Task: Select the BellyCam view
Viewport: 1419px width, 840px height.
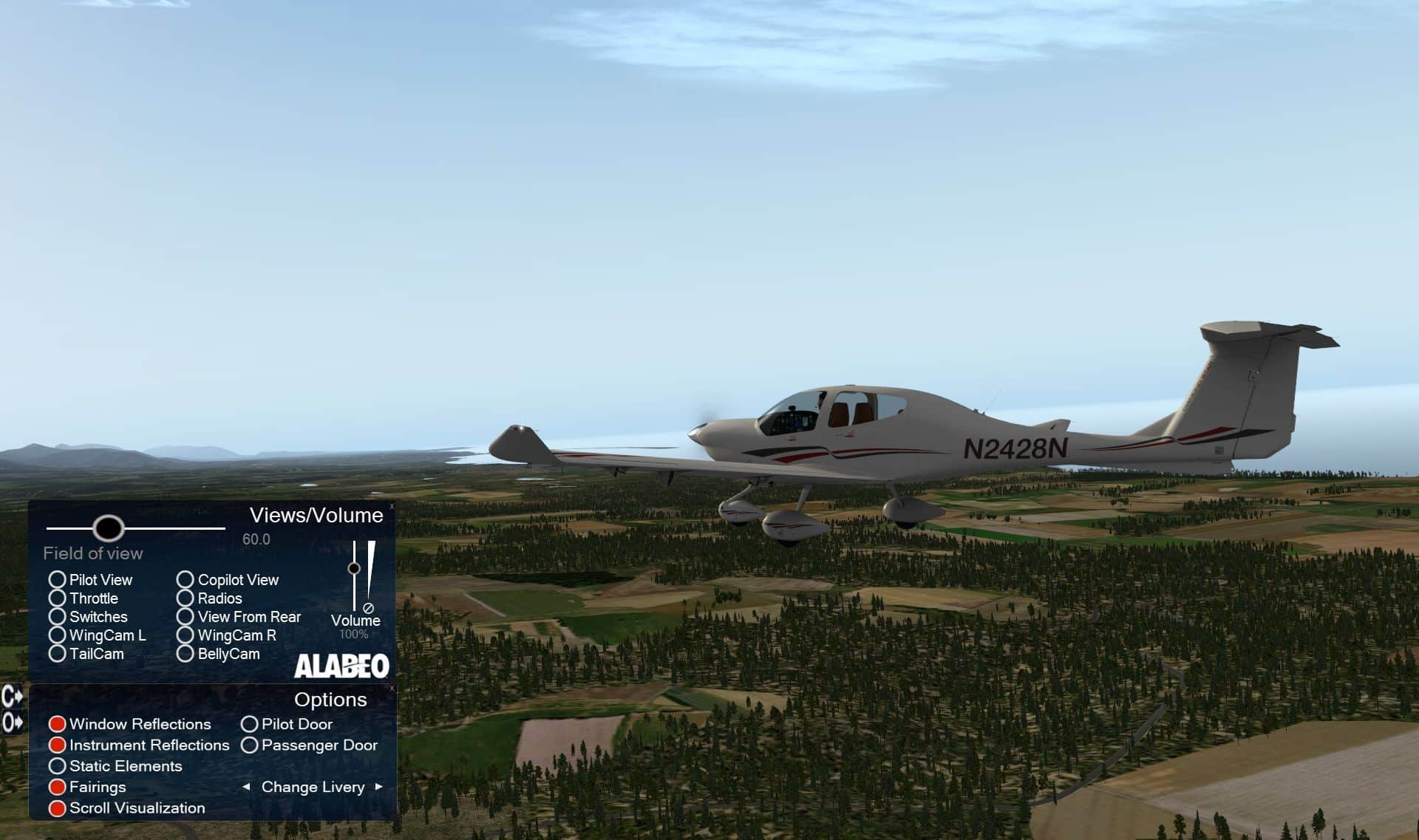Action: 186,654
